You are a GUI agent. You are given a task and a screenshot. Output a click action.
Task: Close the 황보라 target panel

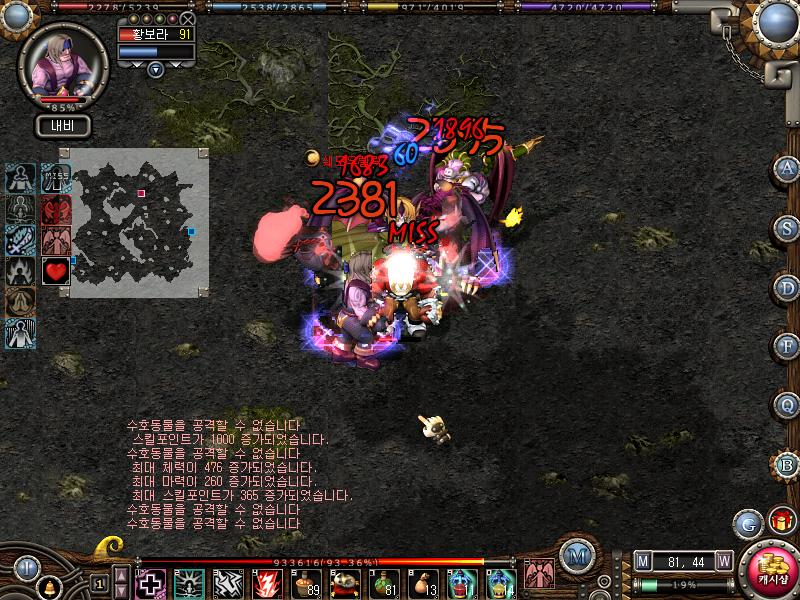188,18
